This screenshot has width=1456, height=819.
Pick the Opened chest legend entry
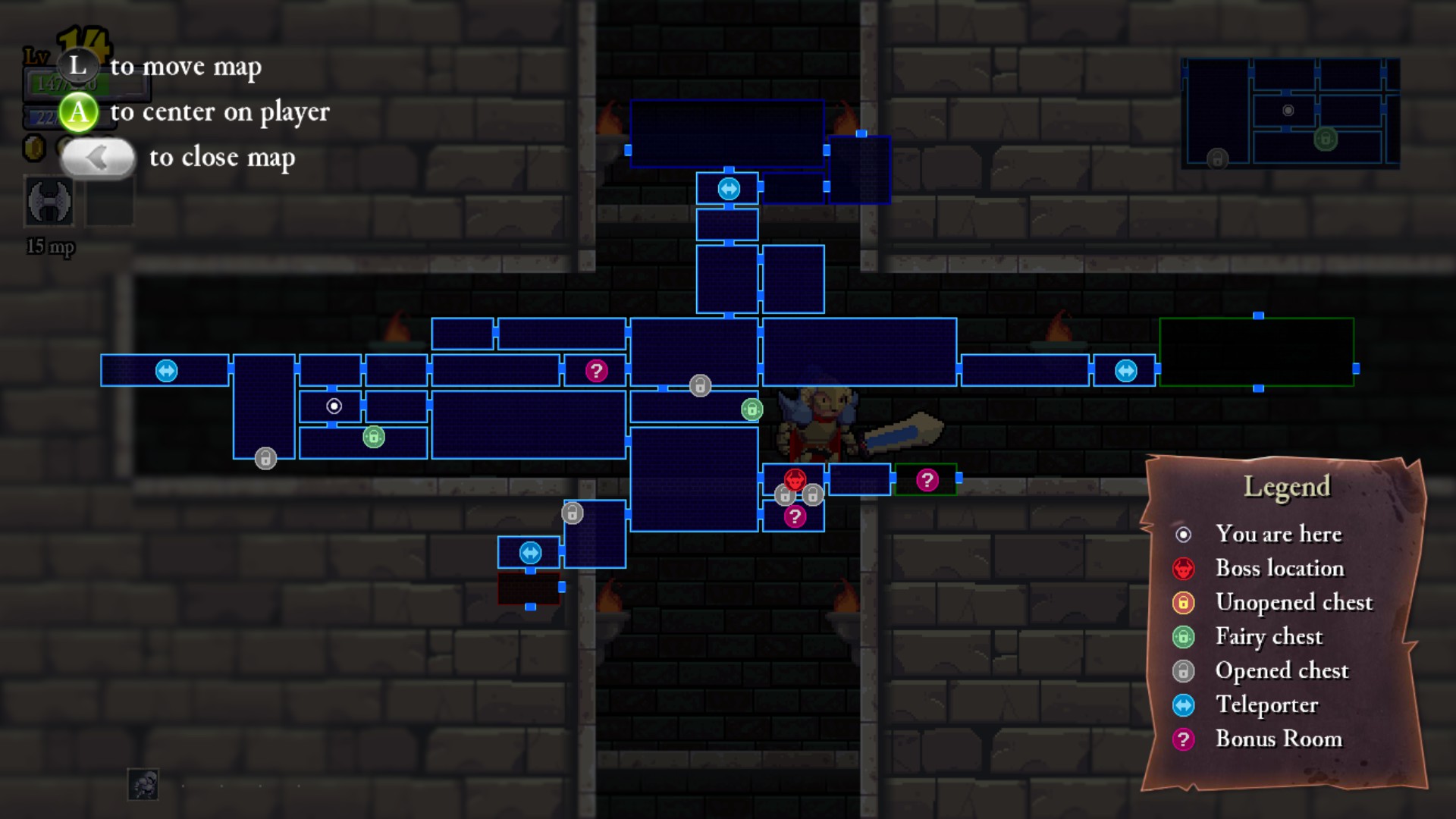coord(1281,670)
